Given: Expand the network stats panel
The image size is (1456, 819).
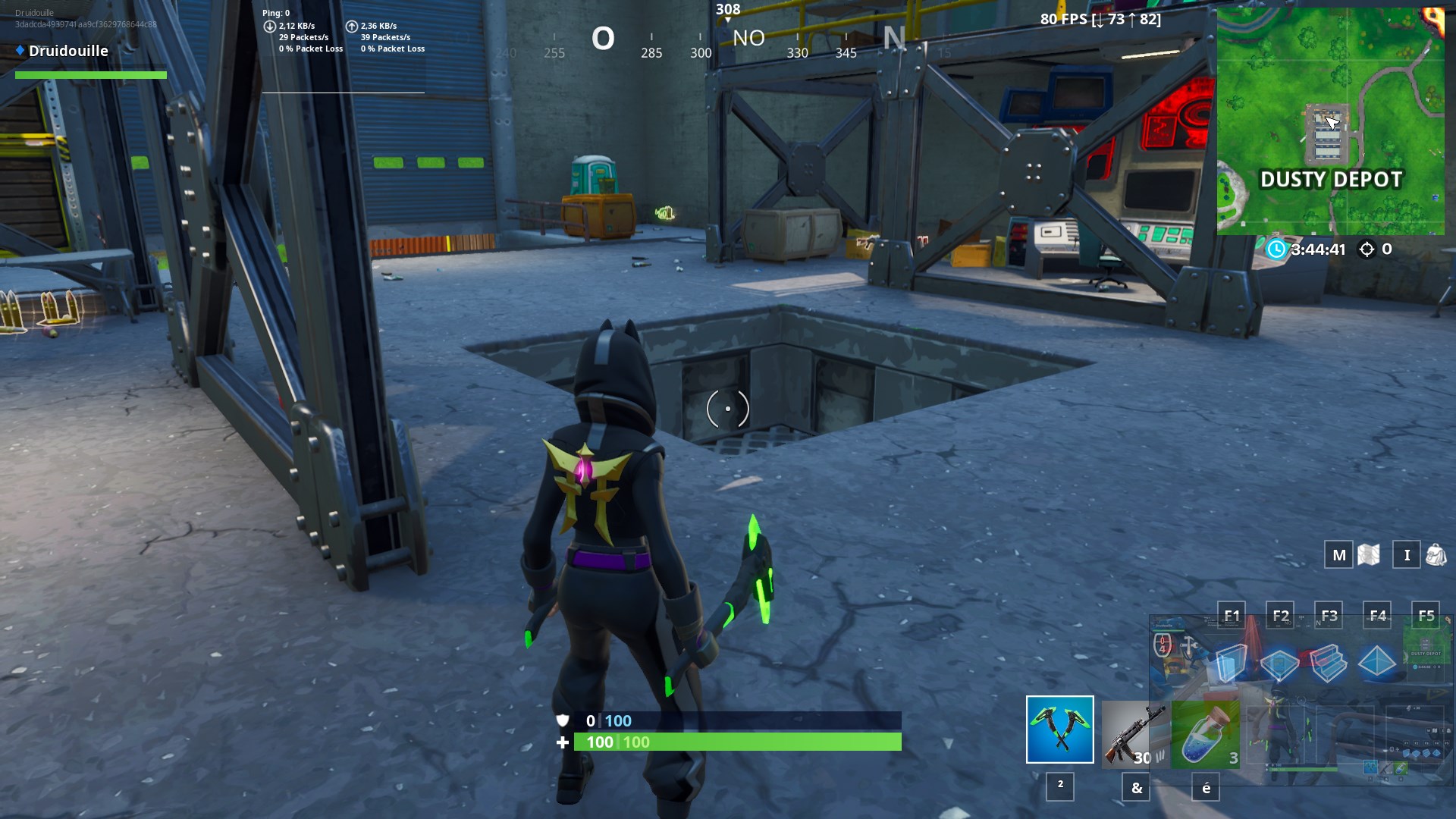Looking at the screenshot, I should (x=341, y=30).
